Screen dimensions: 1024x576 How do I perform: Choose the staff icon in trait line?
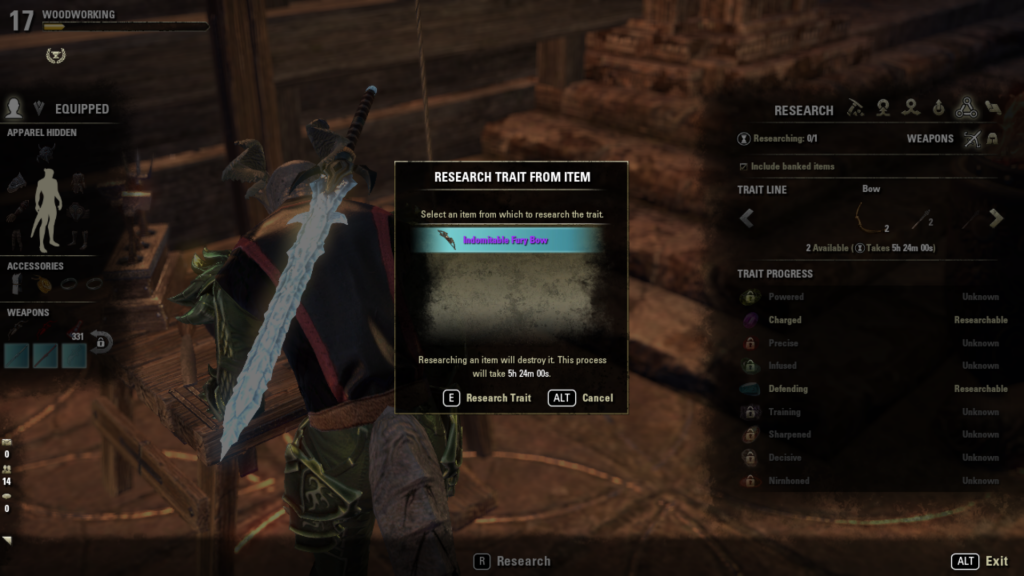[921, 219]
